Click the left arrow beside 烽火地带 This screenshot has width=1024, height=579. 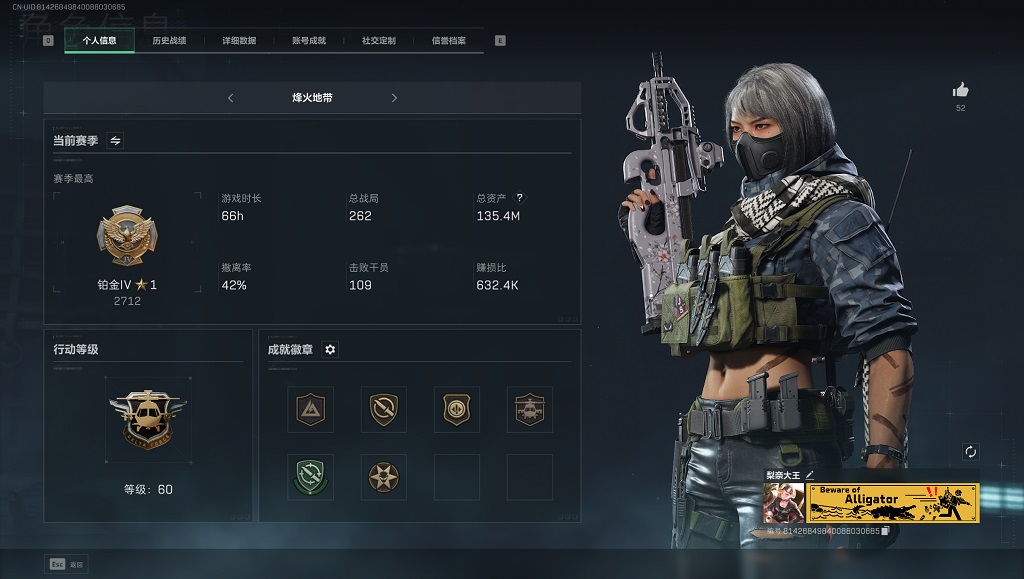tap(231, 98)
